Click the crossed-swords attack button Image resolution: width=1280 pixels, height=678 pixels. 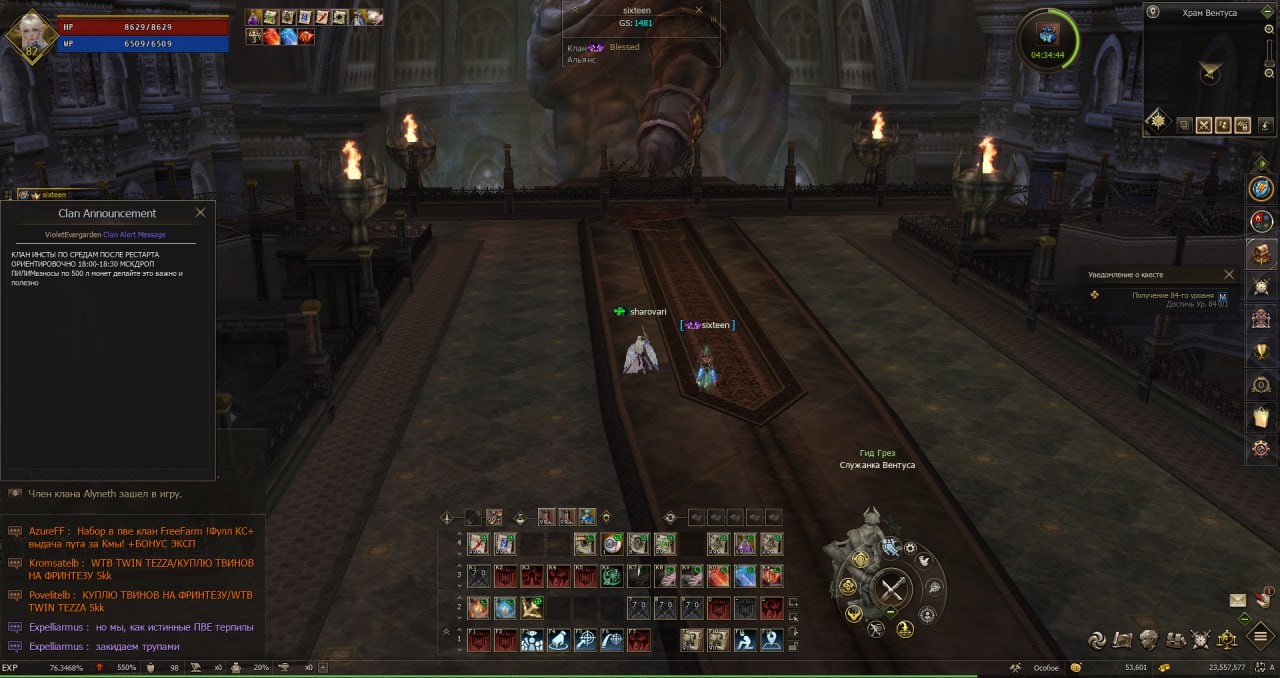pos(892,590)
